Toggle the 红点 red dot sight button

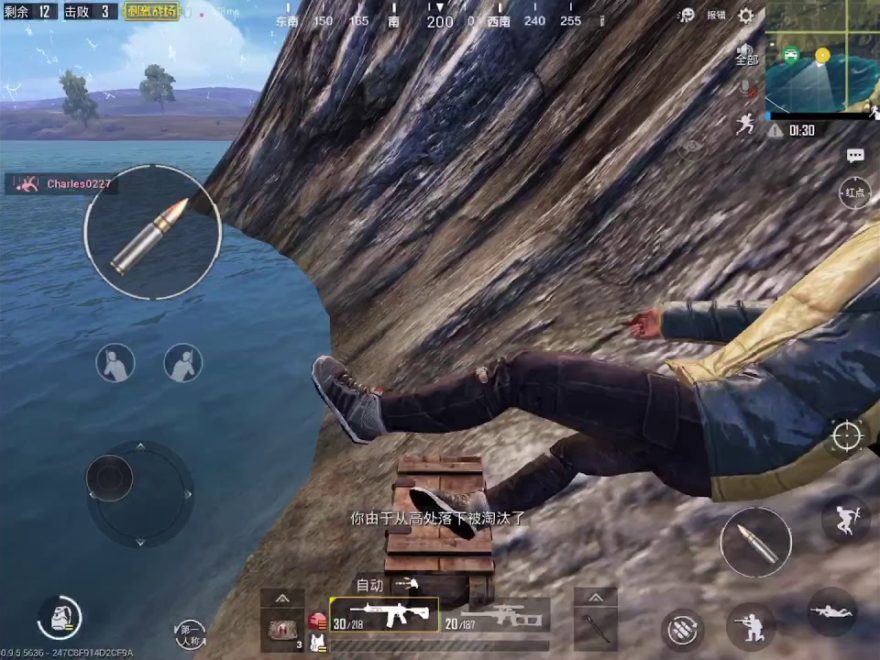[855, 194]
